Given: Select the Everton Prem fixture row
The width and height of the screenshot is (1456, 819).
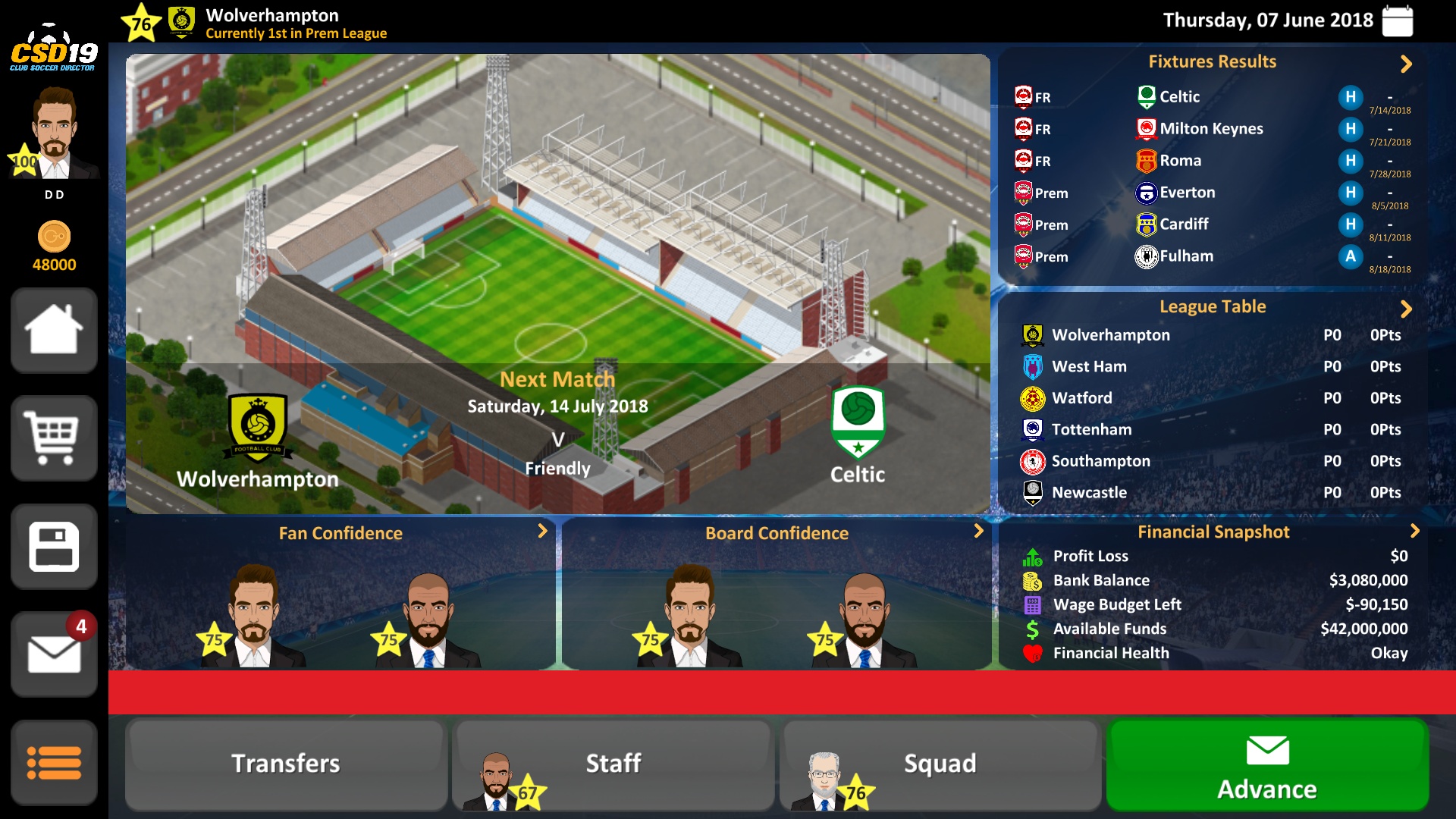Looking at the screenshot, I should (1212, 193).
